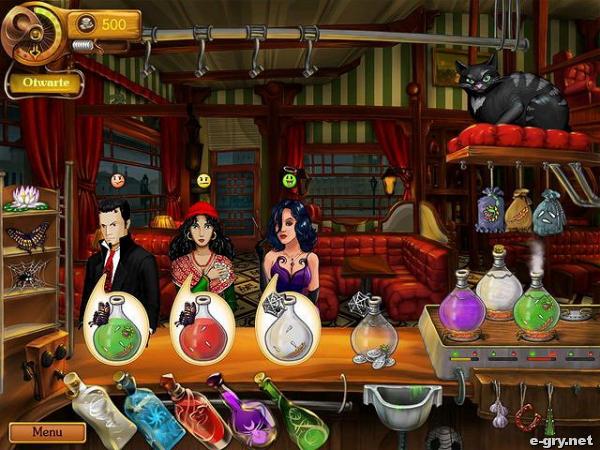Grab the purple potion bottle on counter

tap(242, 410)
